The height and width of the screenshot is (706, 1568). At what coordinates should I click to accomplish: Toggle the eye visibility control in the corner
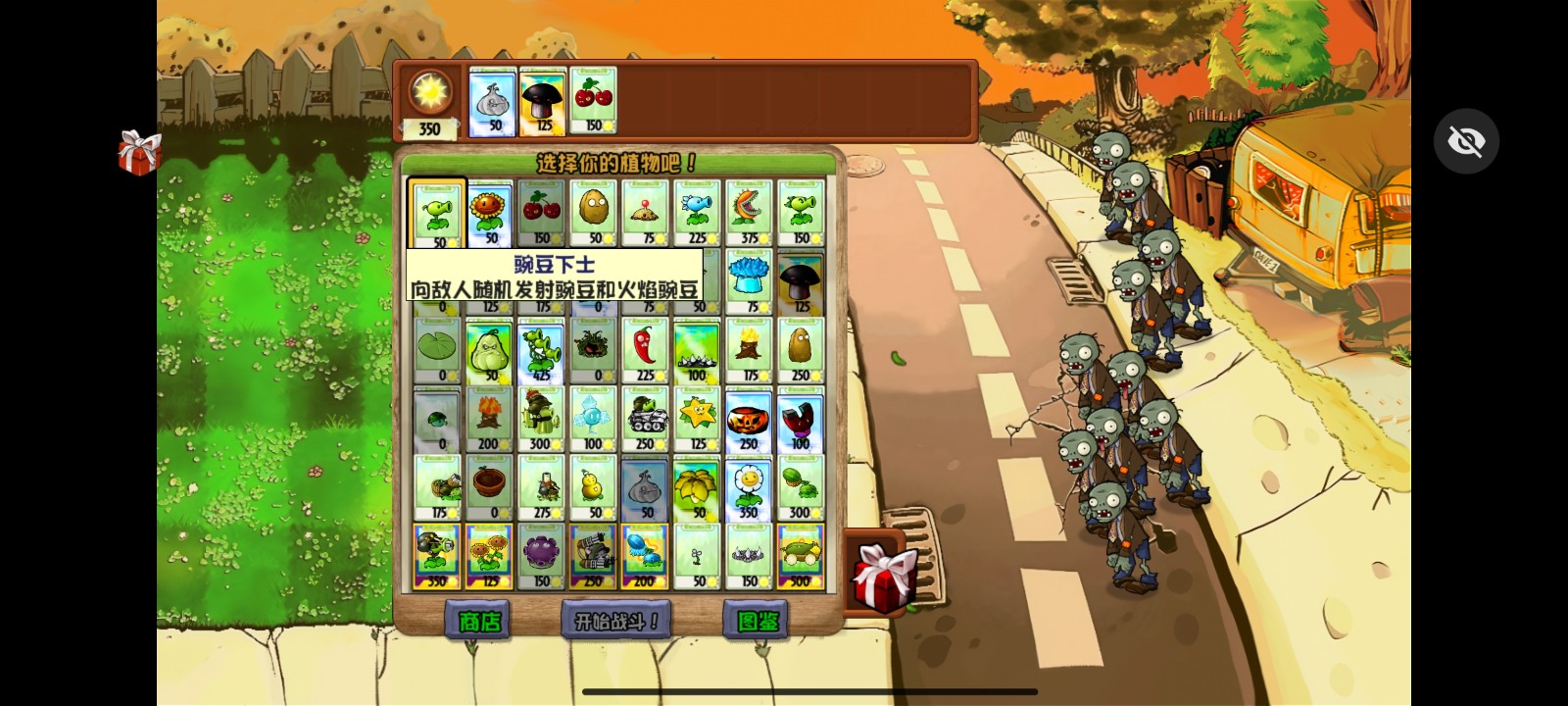[1465, 140]
